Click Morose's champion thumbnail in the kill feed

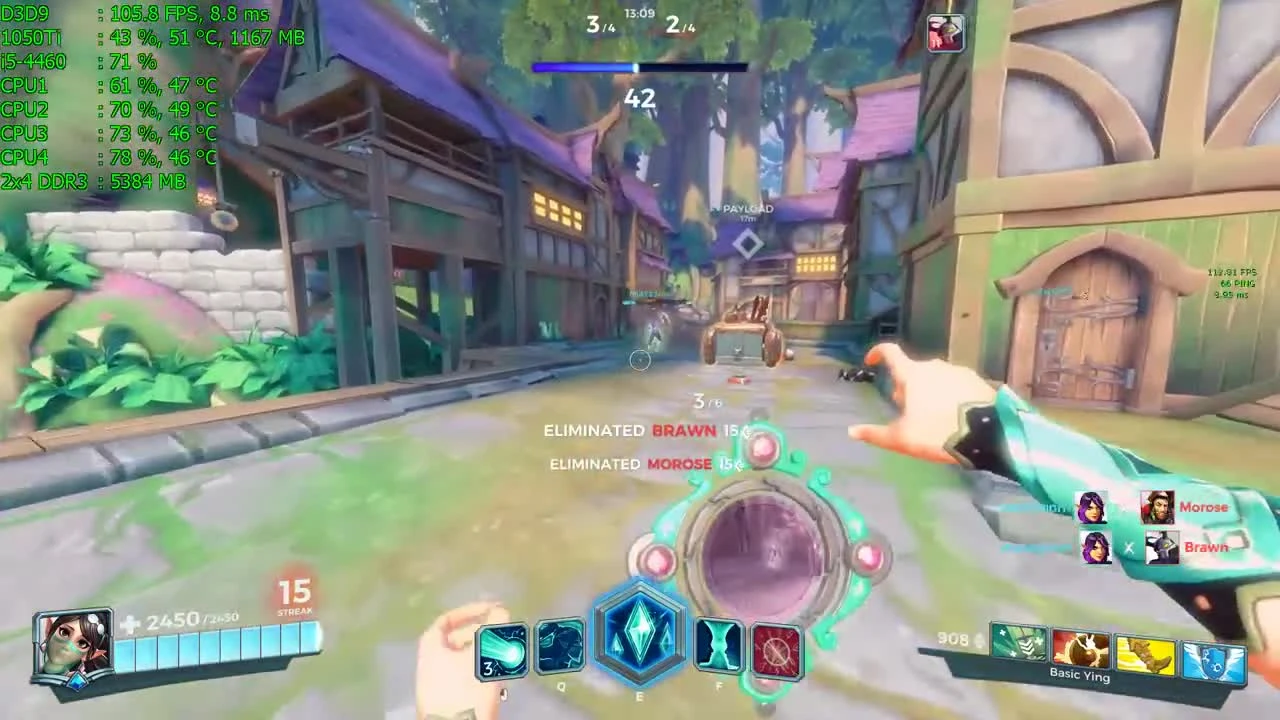(1159, 507)
